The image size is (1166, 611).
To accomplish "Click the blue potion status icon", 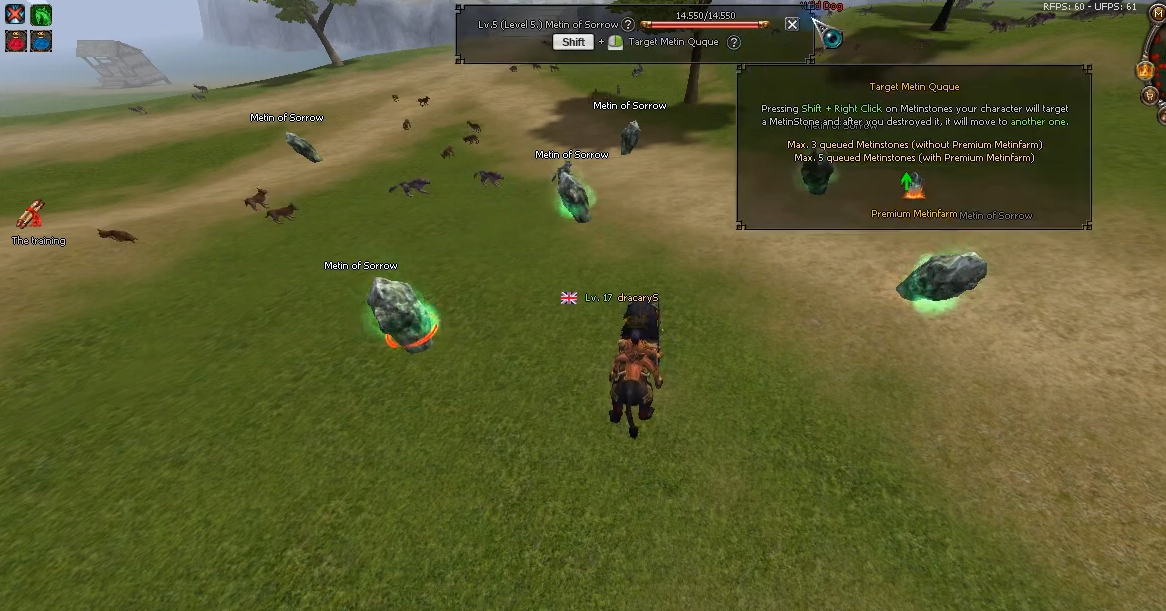I will tap(41, 41).
